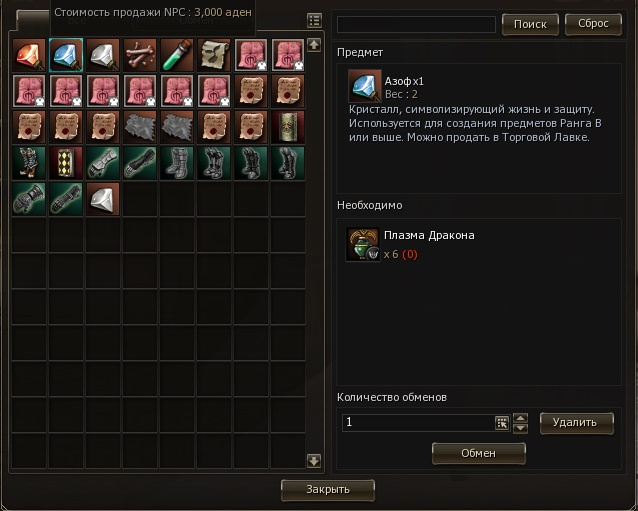Screen dimensions: 638x511
Task: Increase exchange count with up stepper
Action: point(520,418)
